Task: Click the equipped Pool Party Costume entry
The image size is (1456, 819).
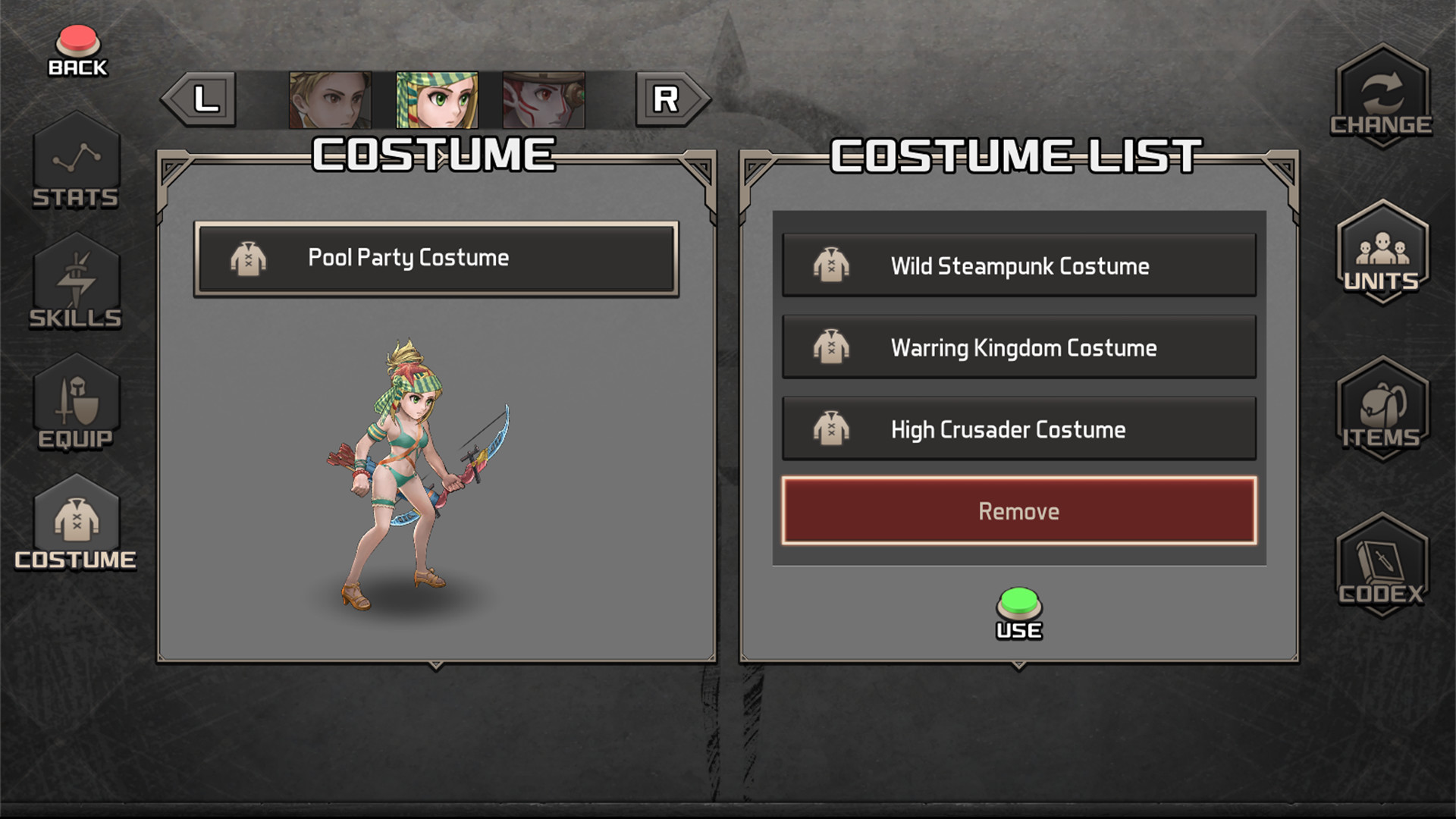Action: tap(436, 258)
